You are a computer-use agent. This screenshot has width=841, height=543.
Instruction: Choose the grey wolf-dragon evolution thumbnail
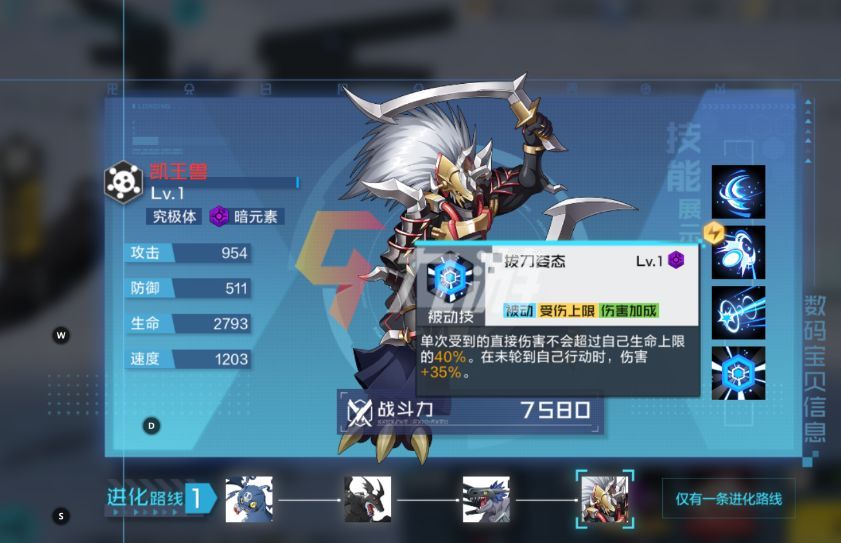[x=486, y=499]
